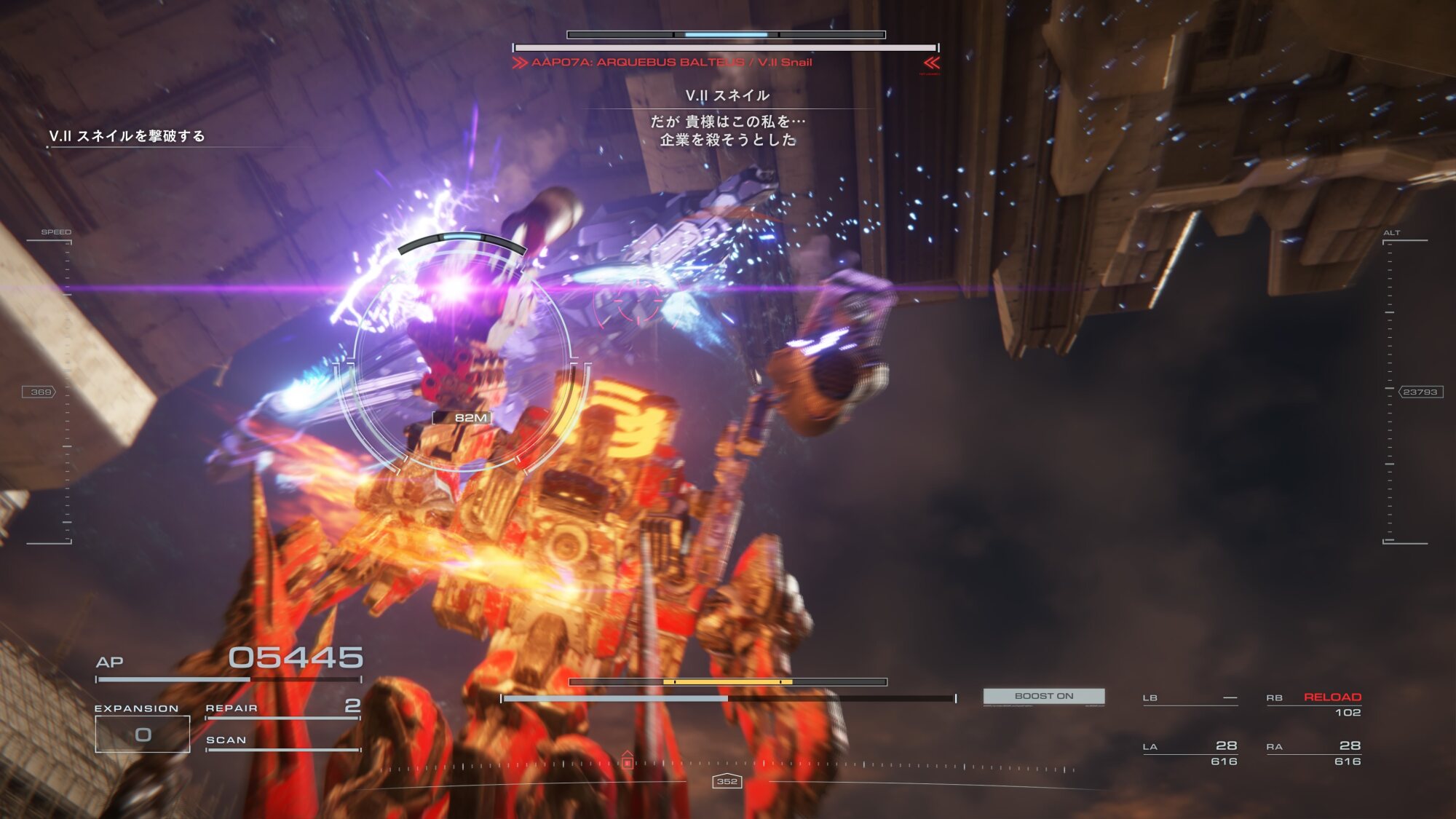Select the LB left shoulder weapon slot
The width and height of the screenshot is (1456, 819).
(x=1190, y=698)
